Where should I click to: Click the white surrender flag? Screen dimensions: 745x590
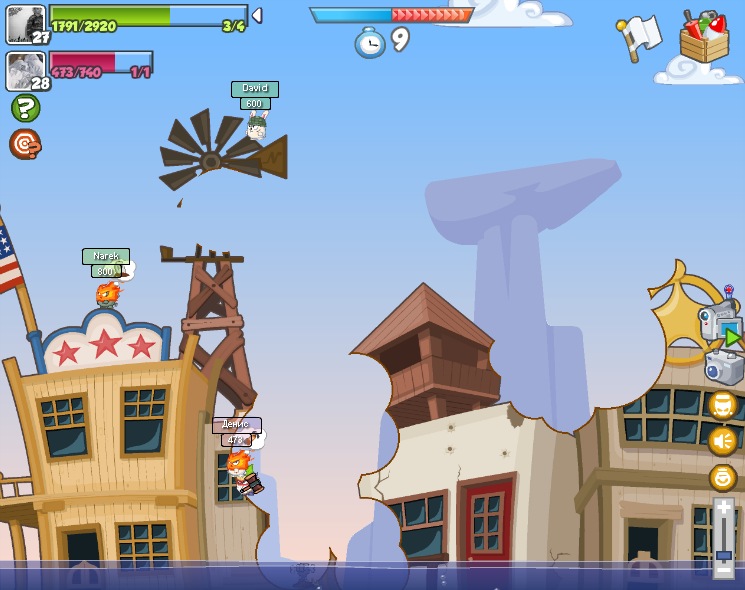[640, 36]
